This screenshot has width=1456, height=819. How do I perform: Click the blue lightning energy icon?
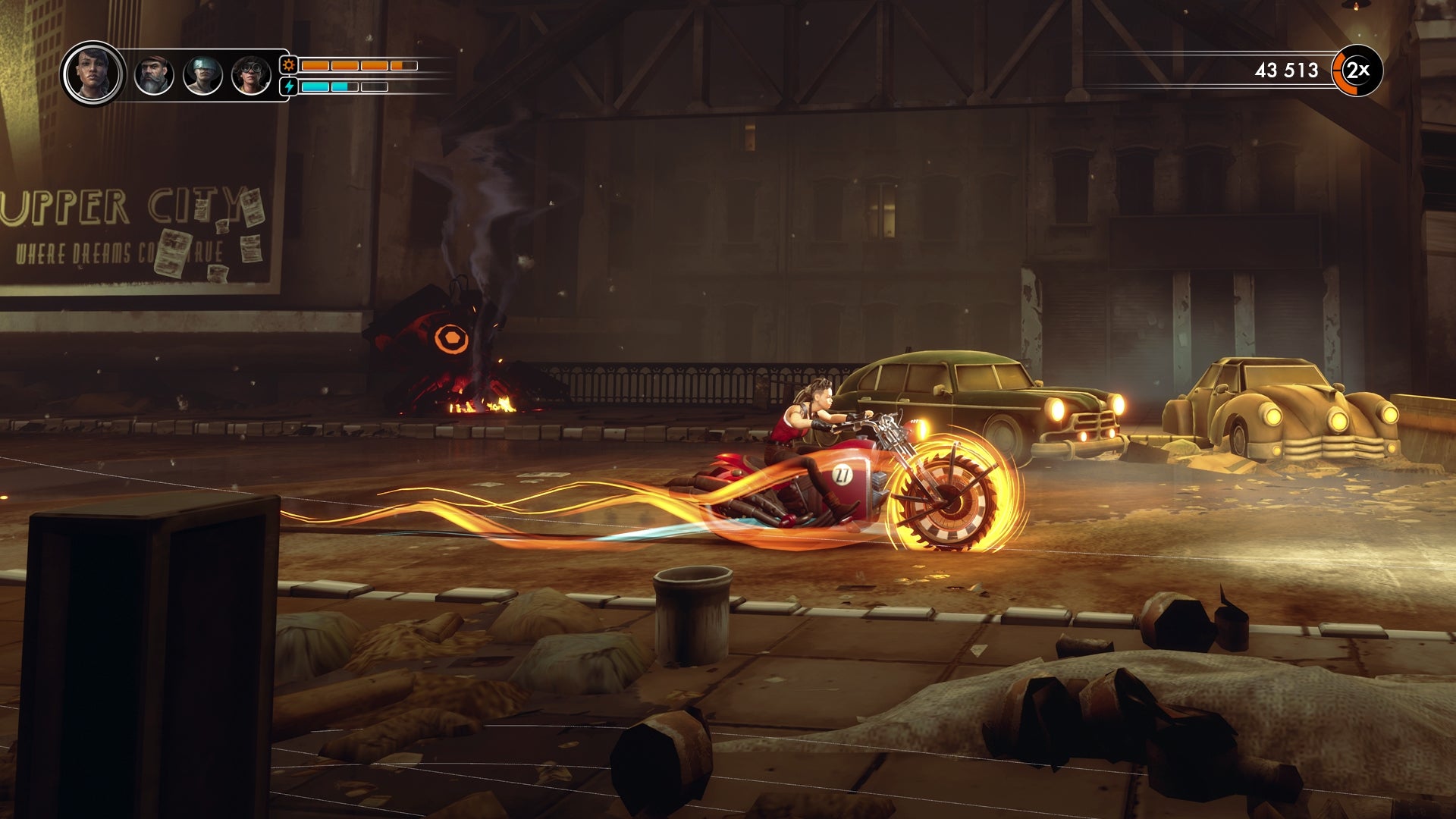289,85
